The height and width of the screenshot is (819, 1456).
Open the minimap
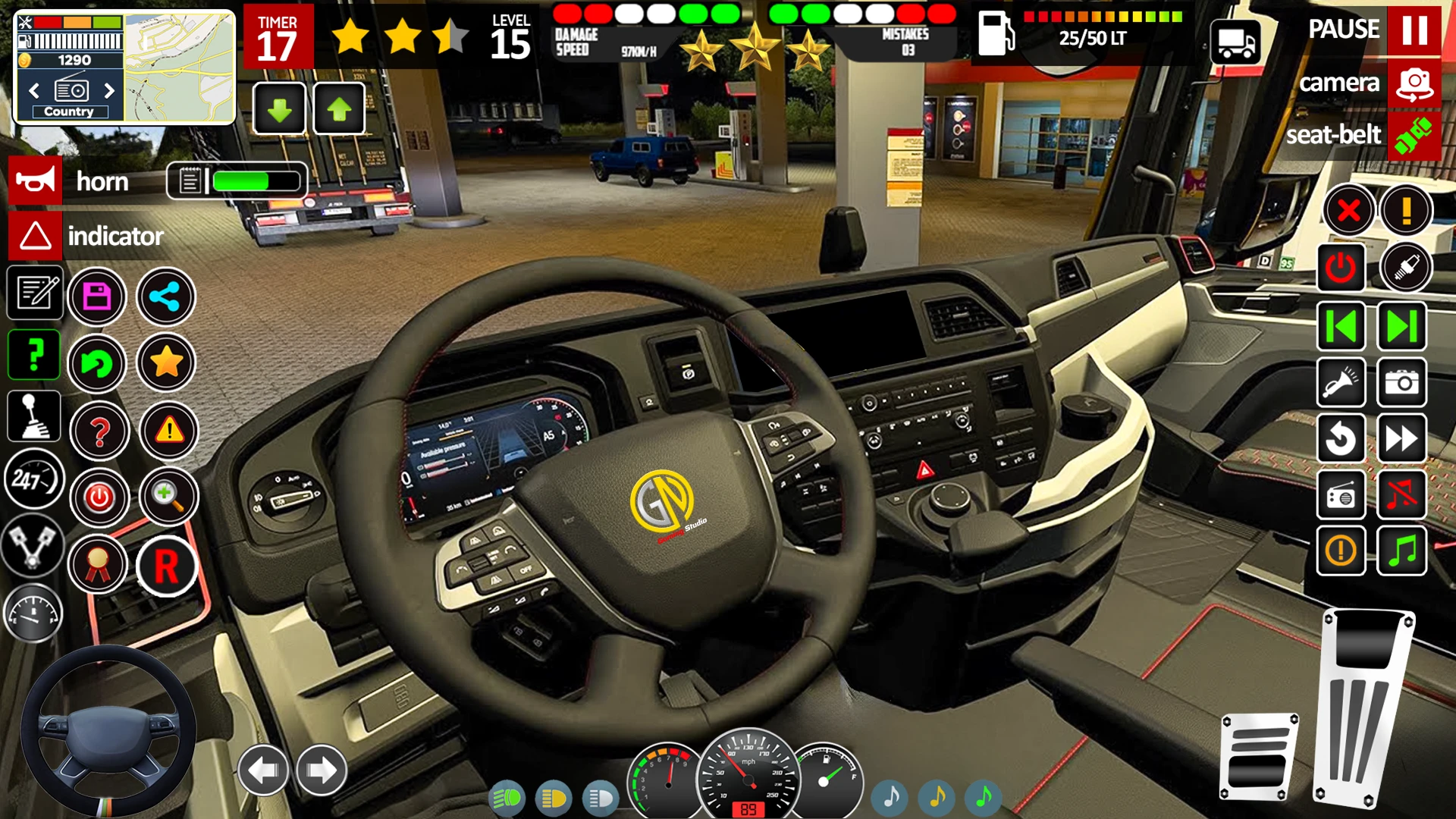click(179, 67)
